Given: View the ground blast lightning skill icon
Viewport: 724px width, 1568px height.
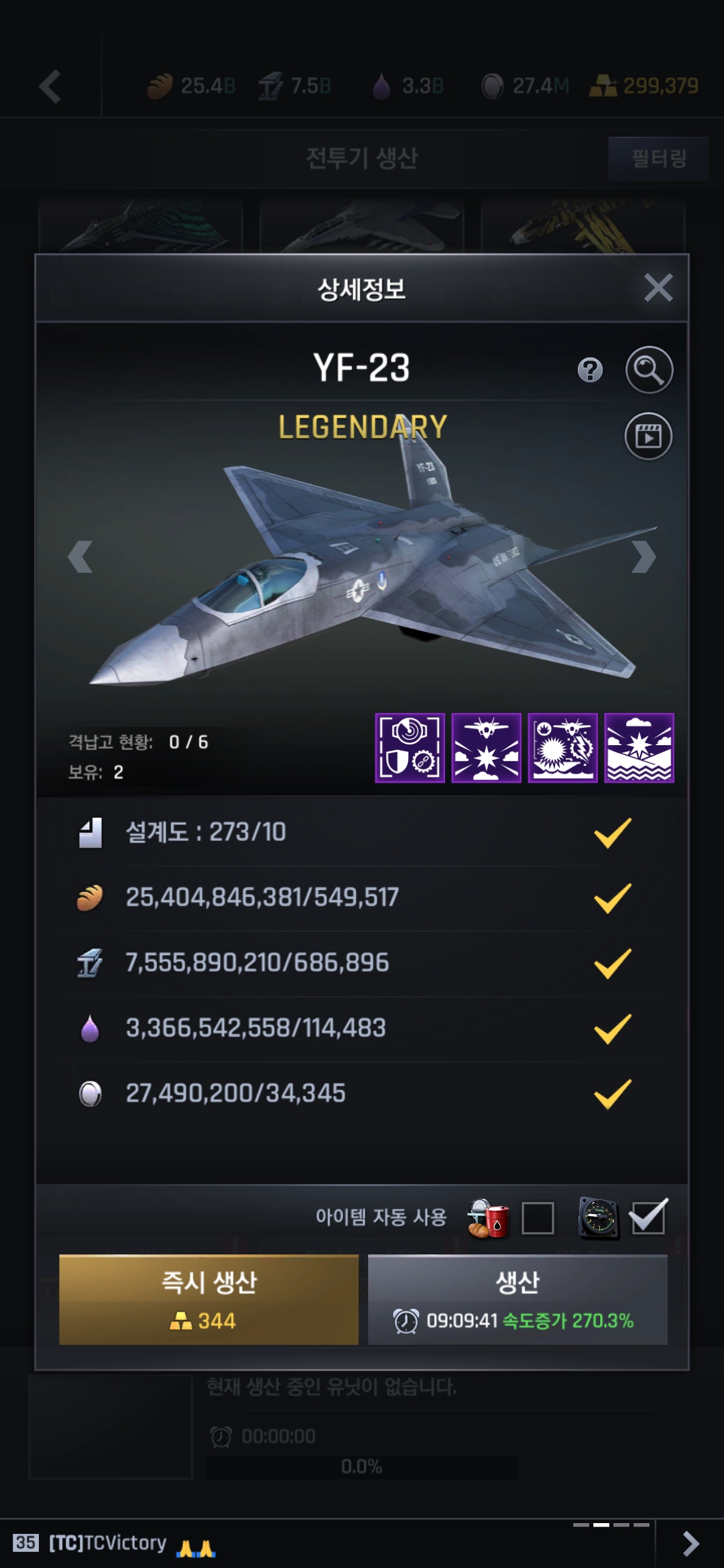Looking at the screenshot, I should (x=562, y=748).
